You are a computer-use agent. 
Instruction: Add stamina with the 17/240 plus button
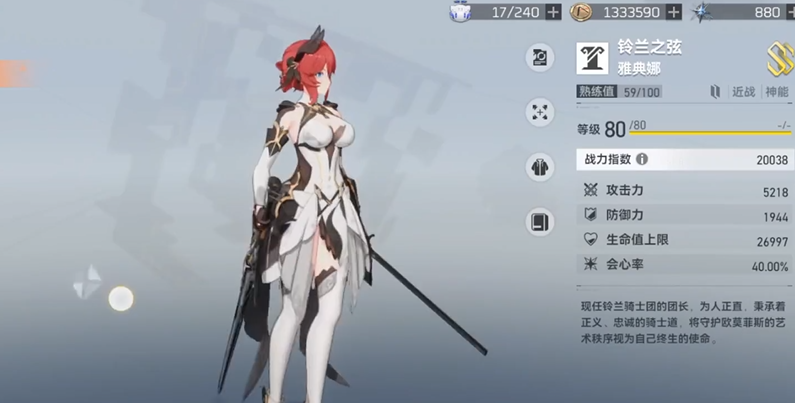click(554, 12)
